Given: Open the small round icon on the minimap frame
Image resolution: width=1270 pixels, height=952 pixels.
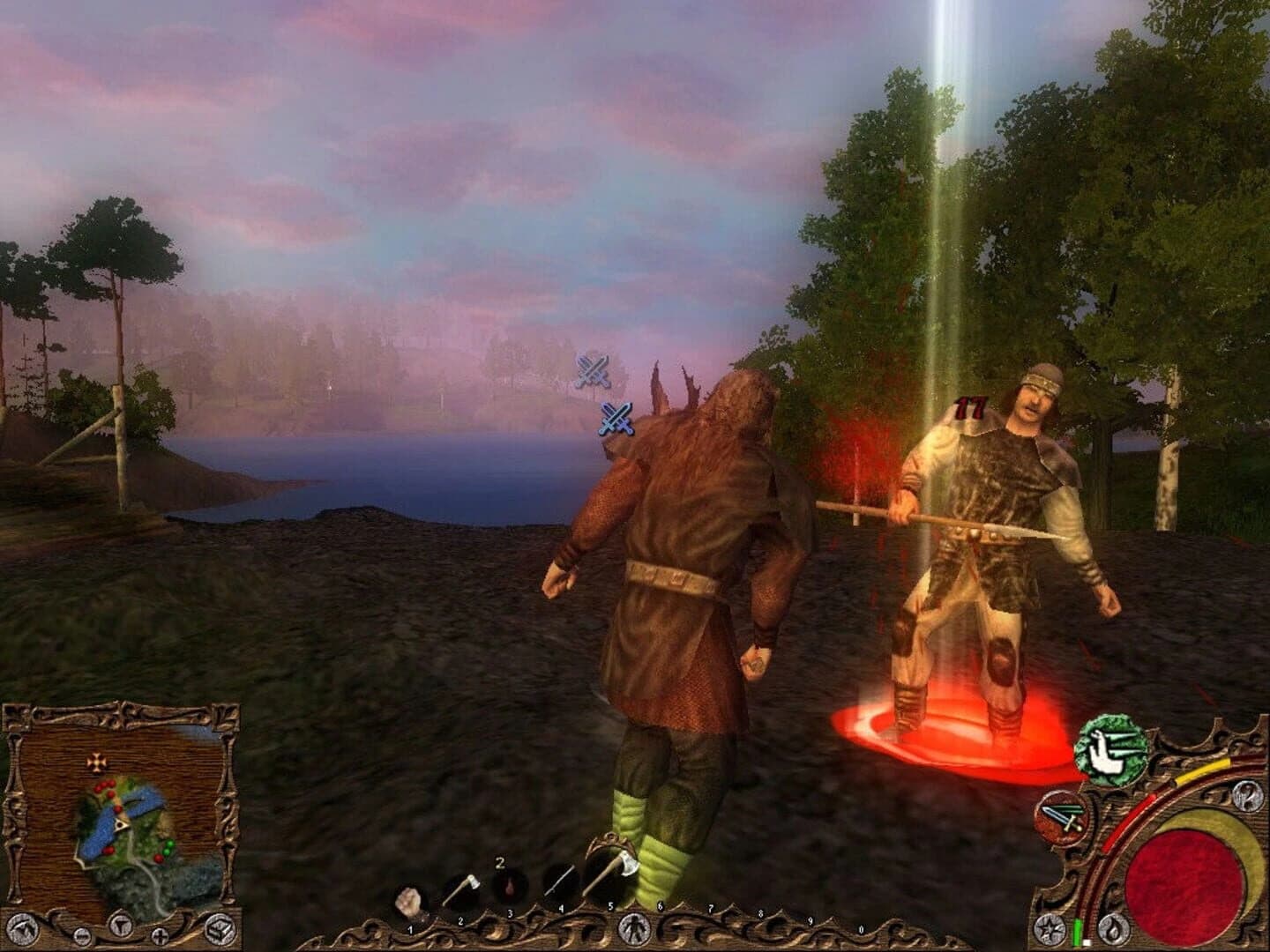Looking at the screenshot, I should point(81,935).
